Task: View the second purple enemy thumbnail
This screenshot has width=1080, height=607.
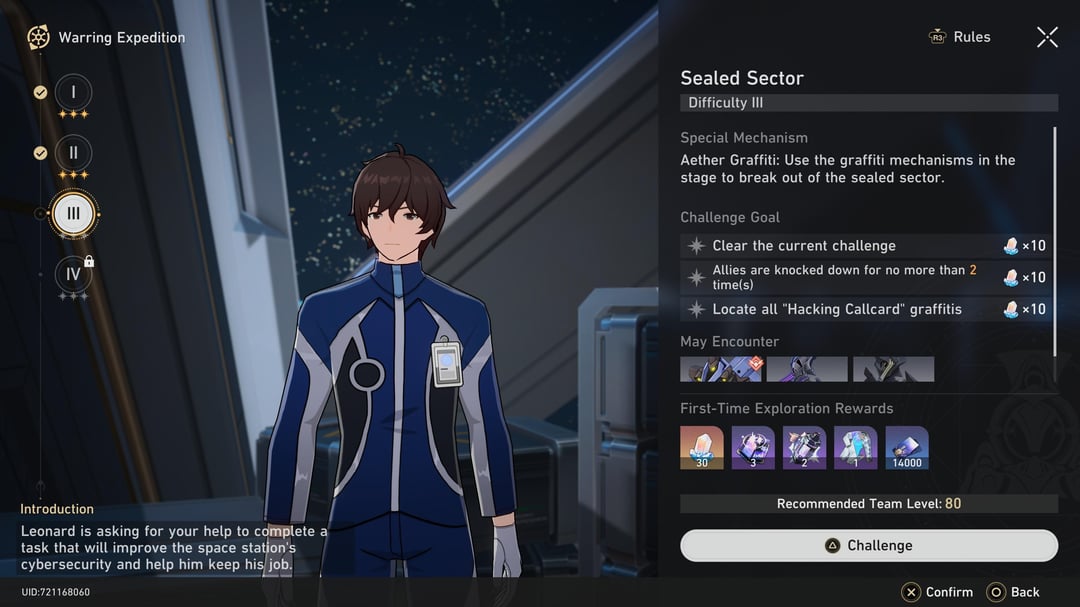Action: click(807, 369)
